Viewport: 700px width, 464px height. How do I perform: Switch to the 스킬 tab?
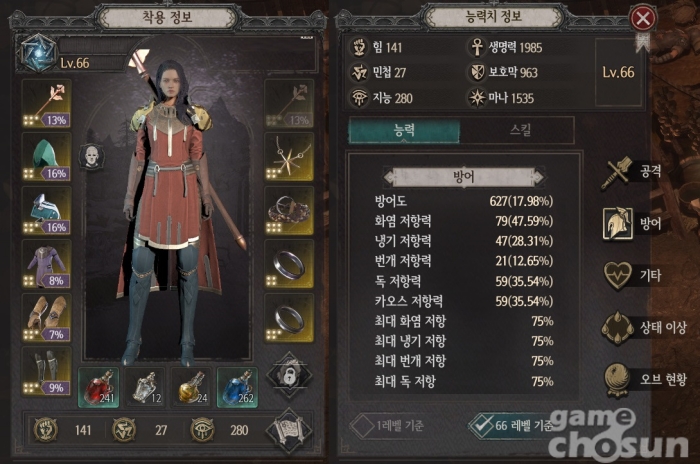tap(517, 130)
